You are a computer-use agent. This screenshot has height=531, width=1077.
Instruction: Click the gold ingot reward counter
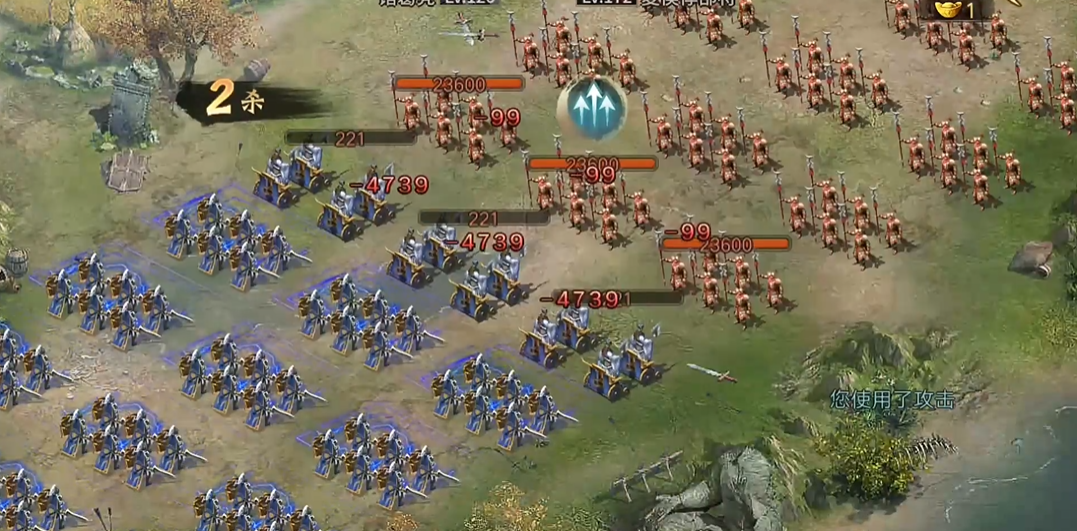pos(956,9)
